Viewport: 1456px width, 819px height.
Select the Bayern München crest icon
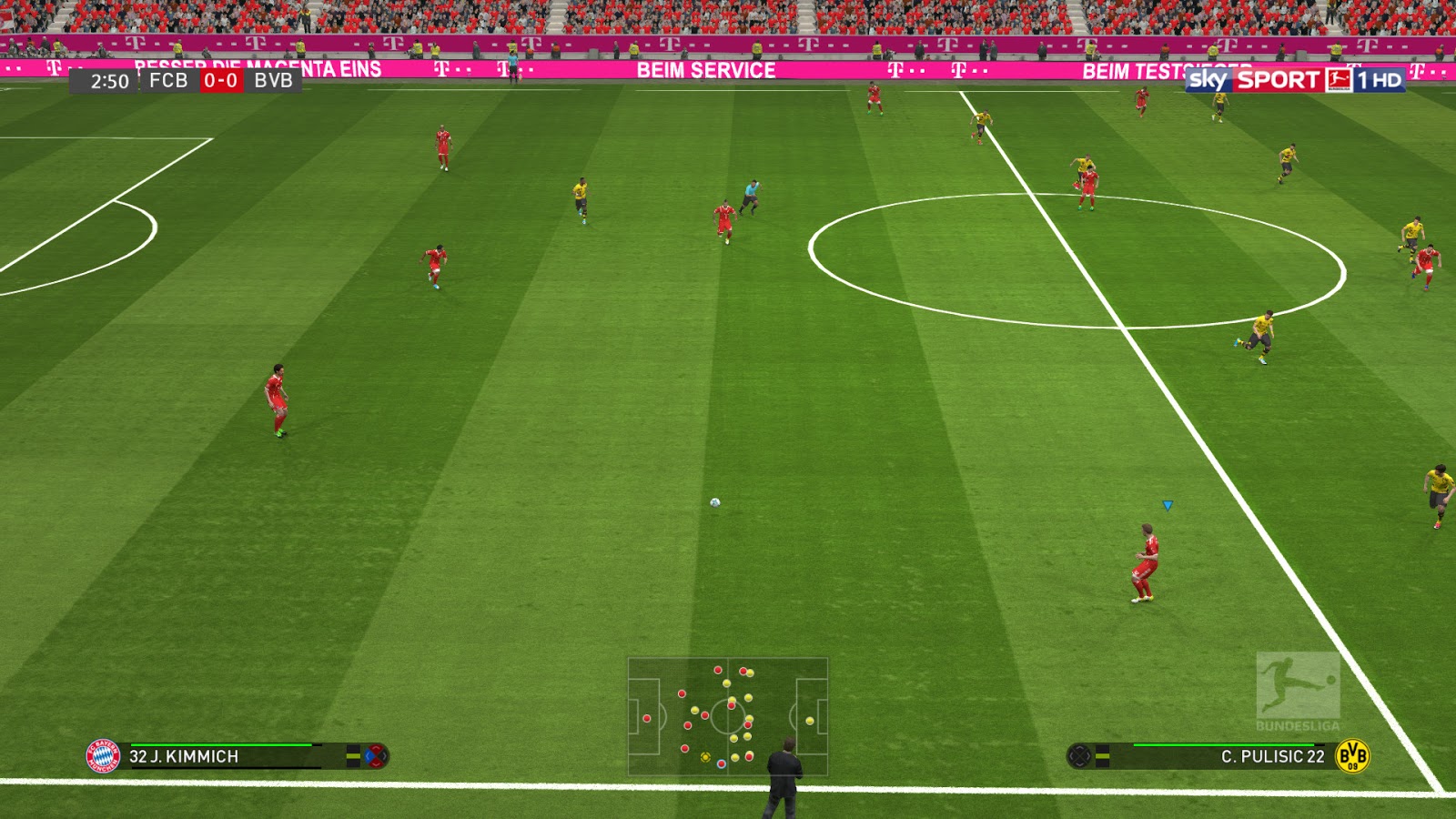(x=103, y=756)
